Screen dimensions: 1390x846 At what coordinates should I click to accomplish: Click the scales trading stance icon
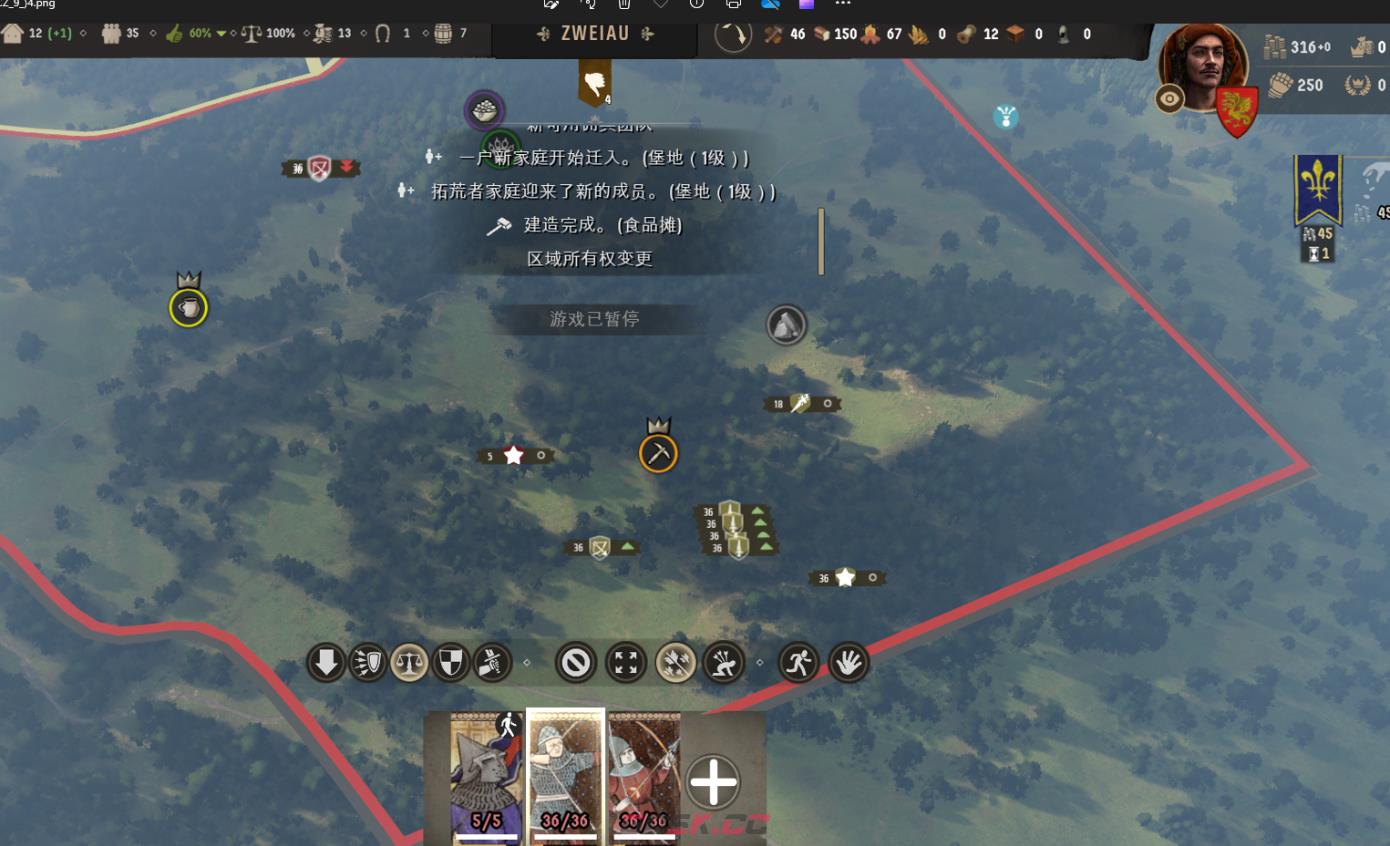point(409,662)
